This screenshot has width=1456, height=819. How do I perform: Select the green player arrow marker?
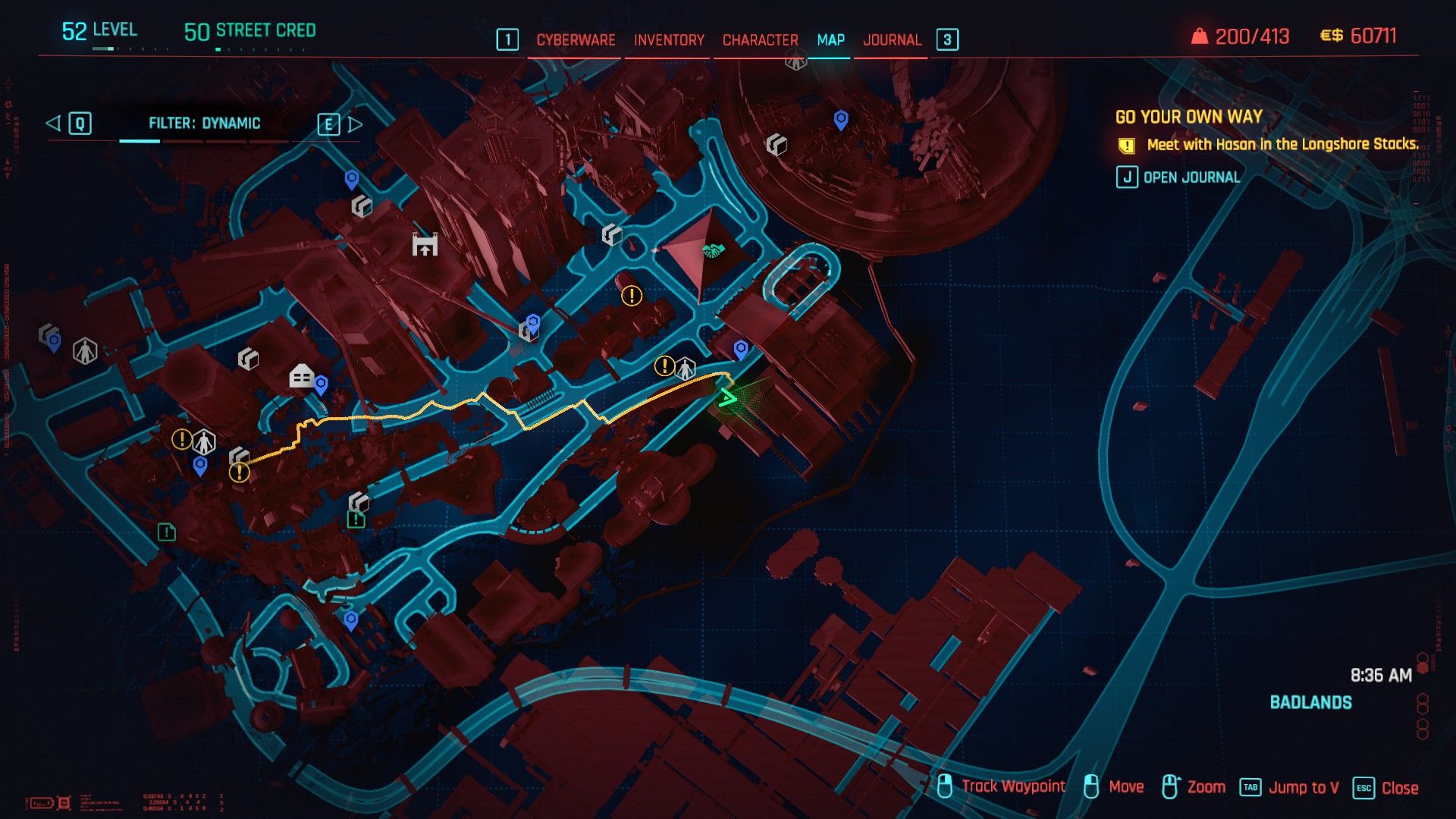728,397
